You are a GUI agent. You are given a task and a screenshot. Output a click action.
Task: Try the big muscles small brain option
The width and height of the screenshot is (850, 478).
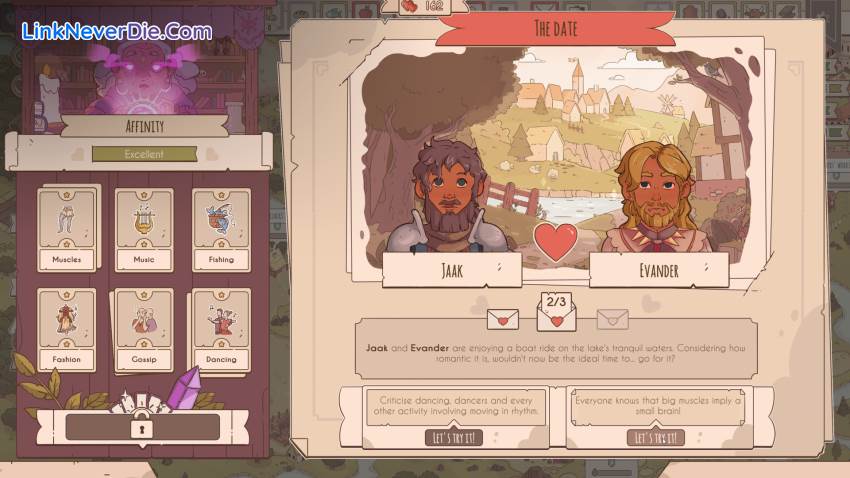pyautogui.click(x=656, y=437)
